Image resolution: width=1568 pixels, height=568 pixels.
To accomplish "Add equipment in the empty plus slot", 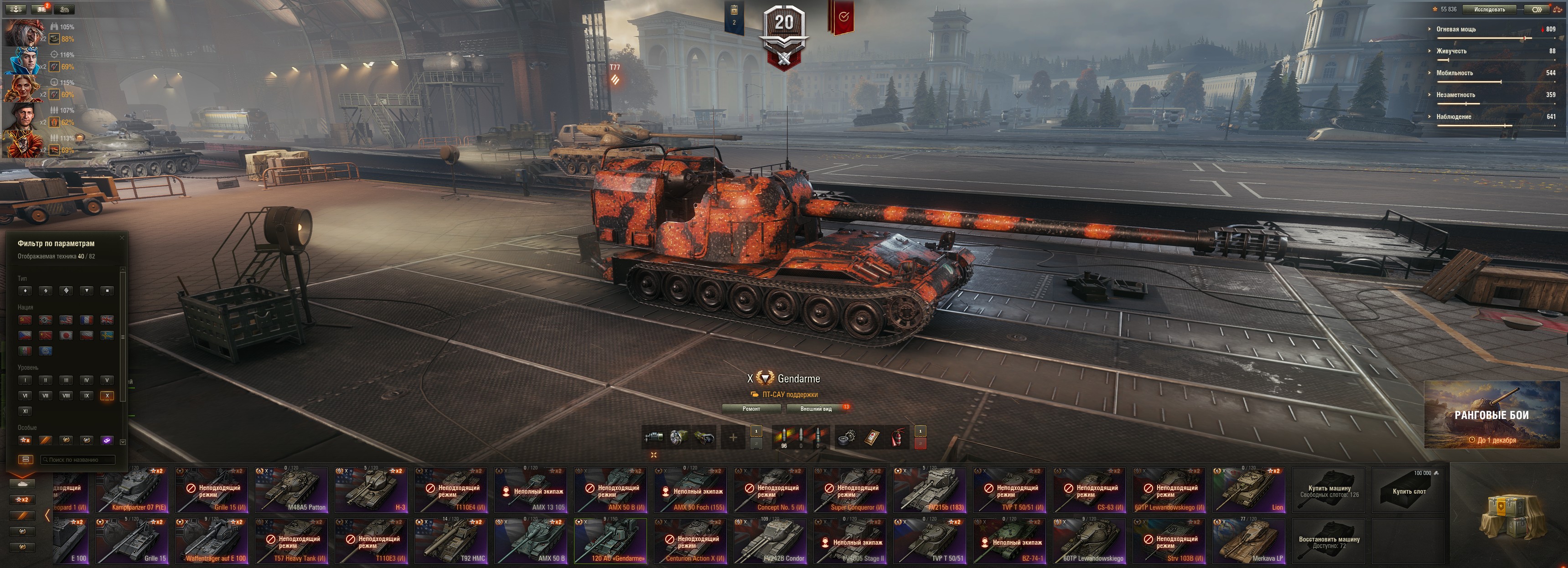I will (733, 437).
